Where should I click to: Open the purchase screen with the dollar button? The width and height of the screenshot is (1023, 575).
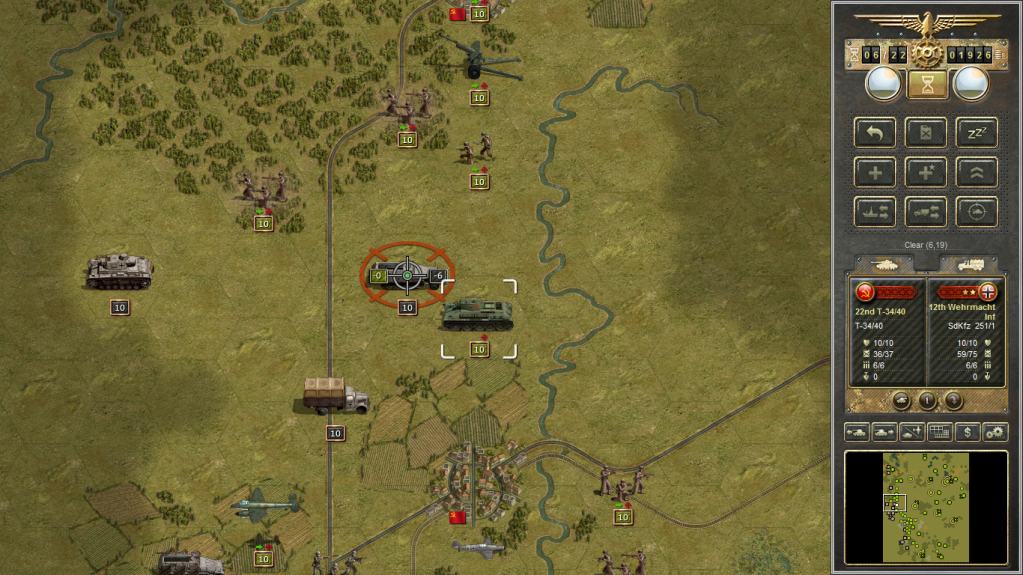[967, 432]
